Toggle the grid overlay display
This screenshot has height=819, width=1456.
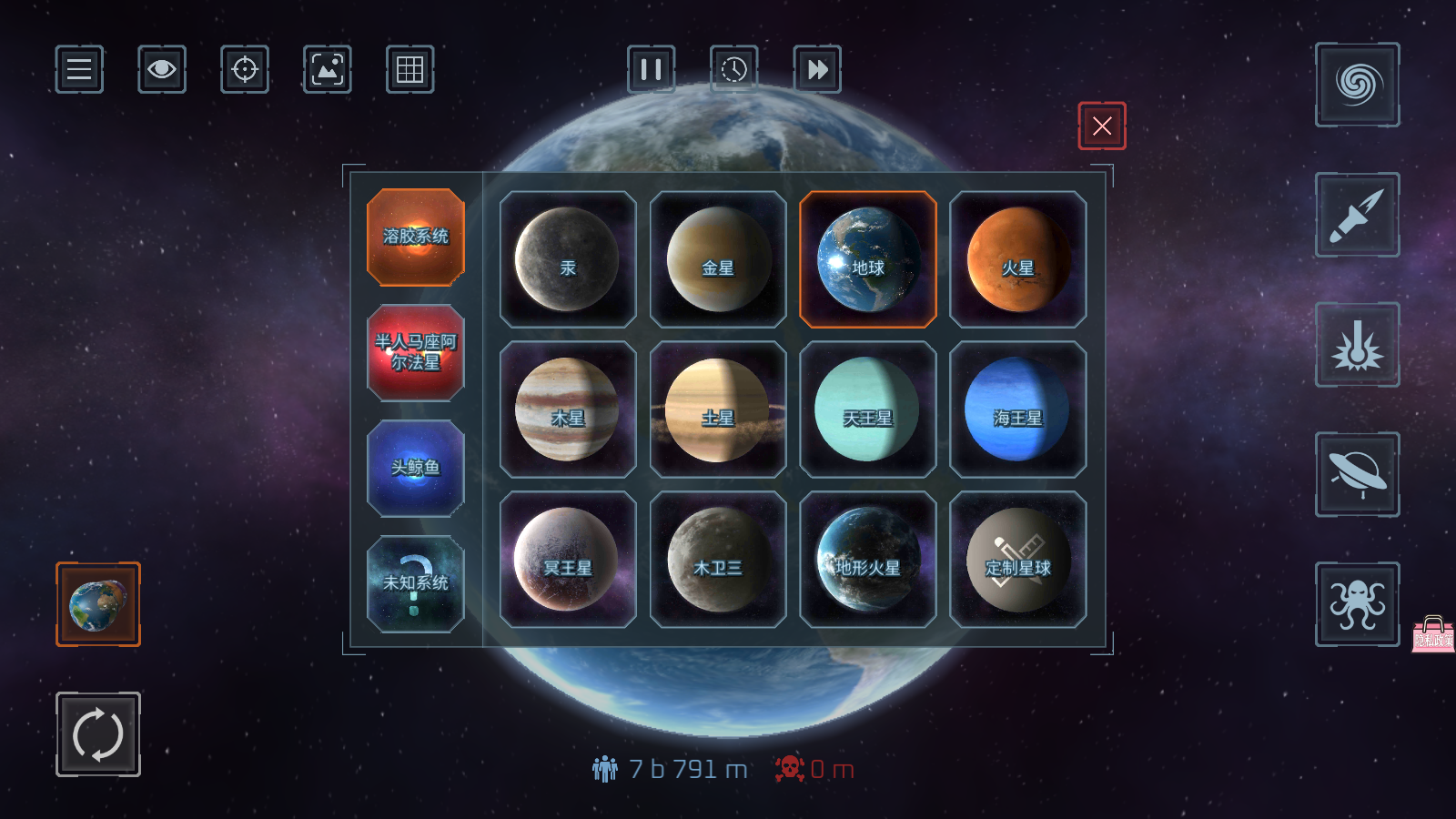[409, 70]
